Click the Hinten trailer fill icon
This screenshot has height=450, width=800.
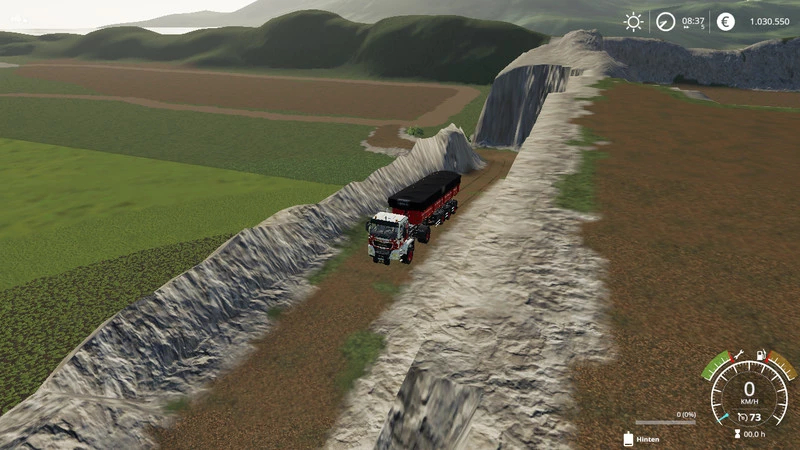pyautogui.click(x=628, y=438)
